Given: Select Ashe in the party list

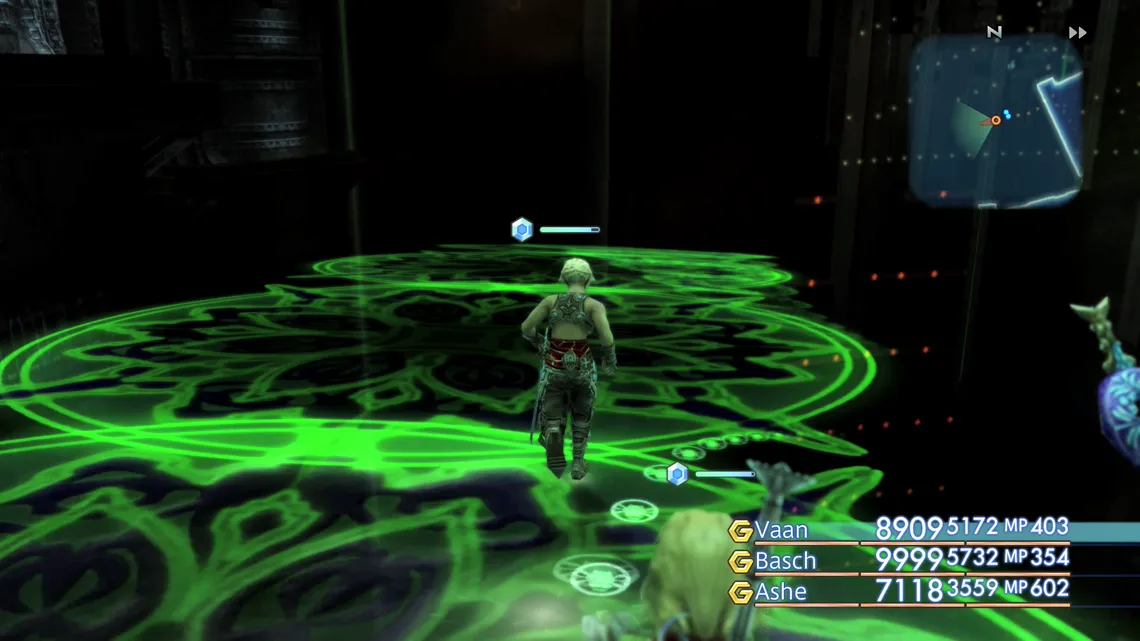Looking at the screenshot, I should (x=781, y=592).
